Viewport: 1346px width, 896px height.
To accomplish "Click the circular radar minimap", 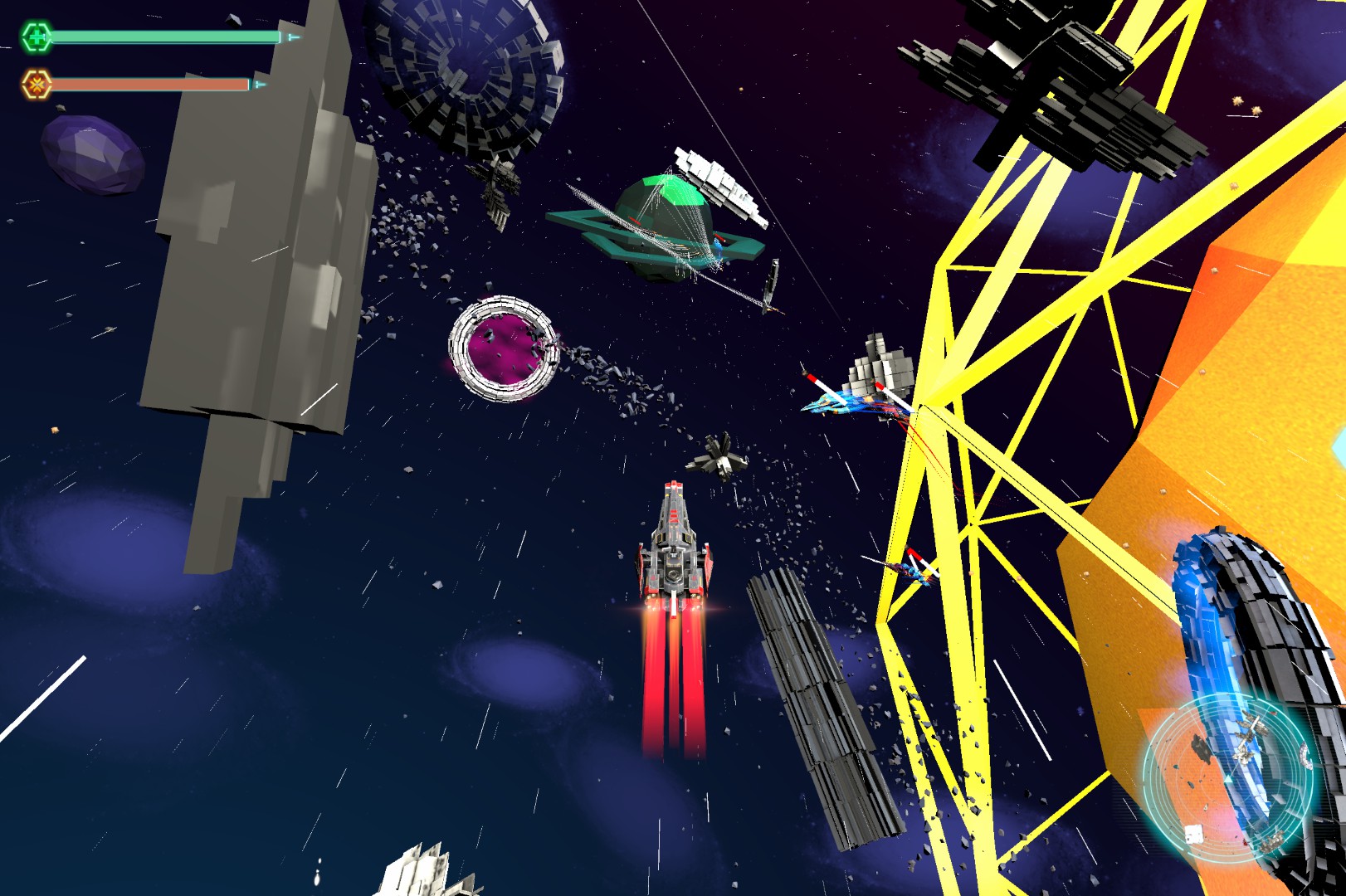I will pyautogui.click(x=1230, y=779).
